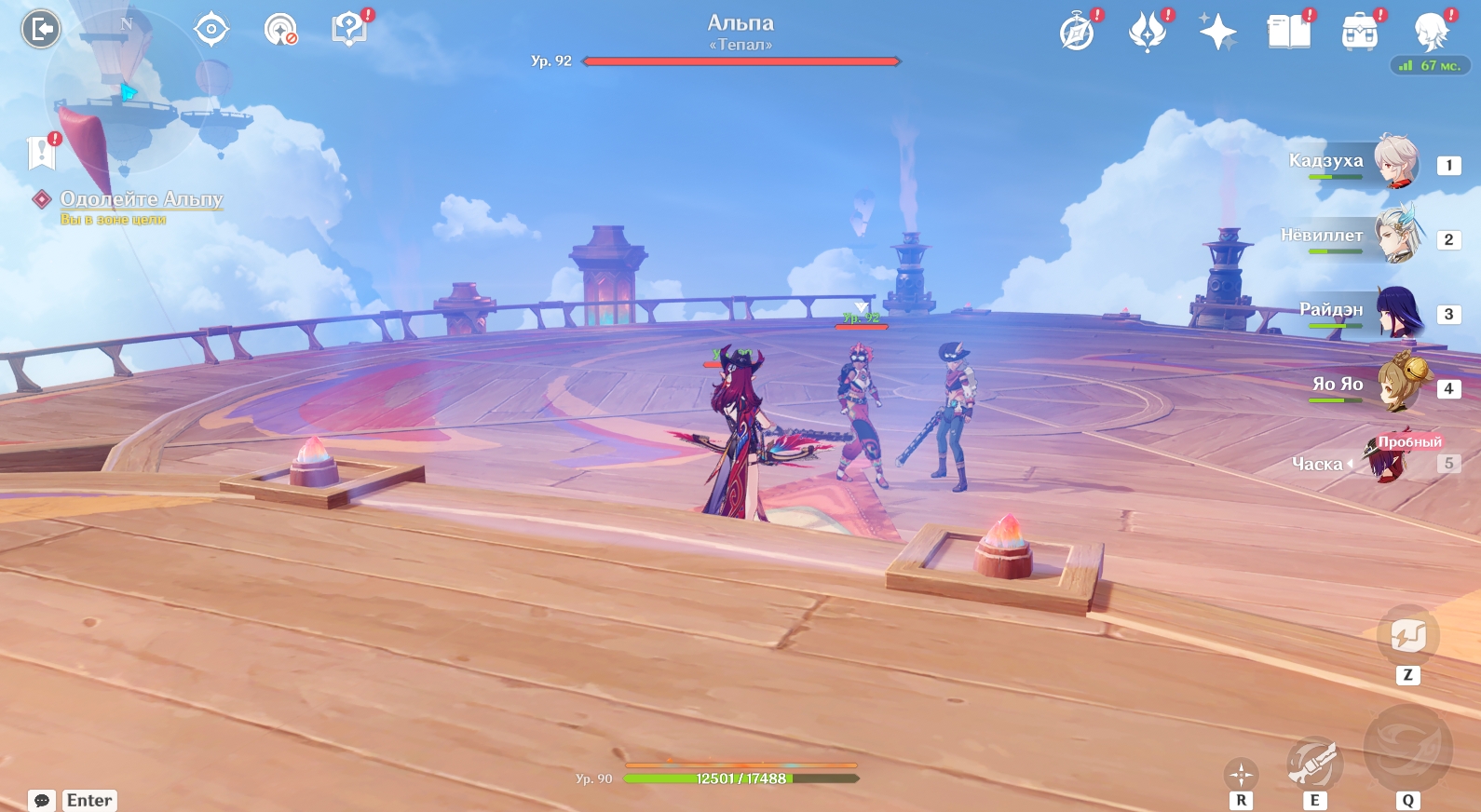The width and height of the screenshot is (1481, 812).
Task: Open the open-book handbook icon
Action: pos(1289,33)
